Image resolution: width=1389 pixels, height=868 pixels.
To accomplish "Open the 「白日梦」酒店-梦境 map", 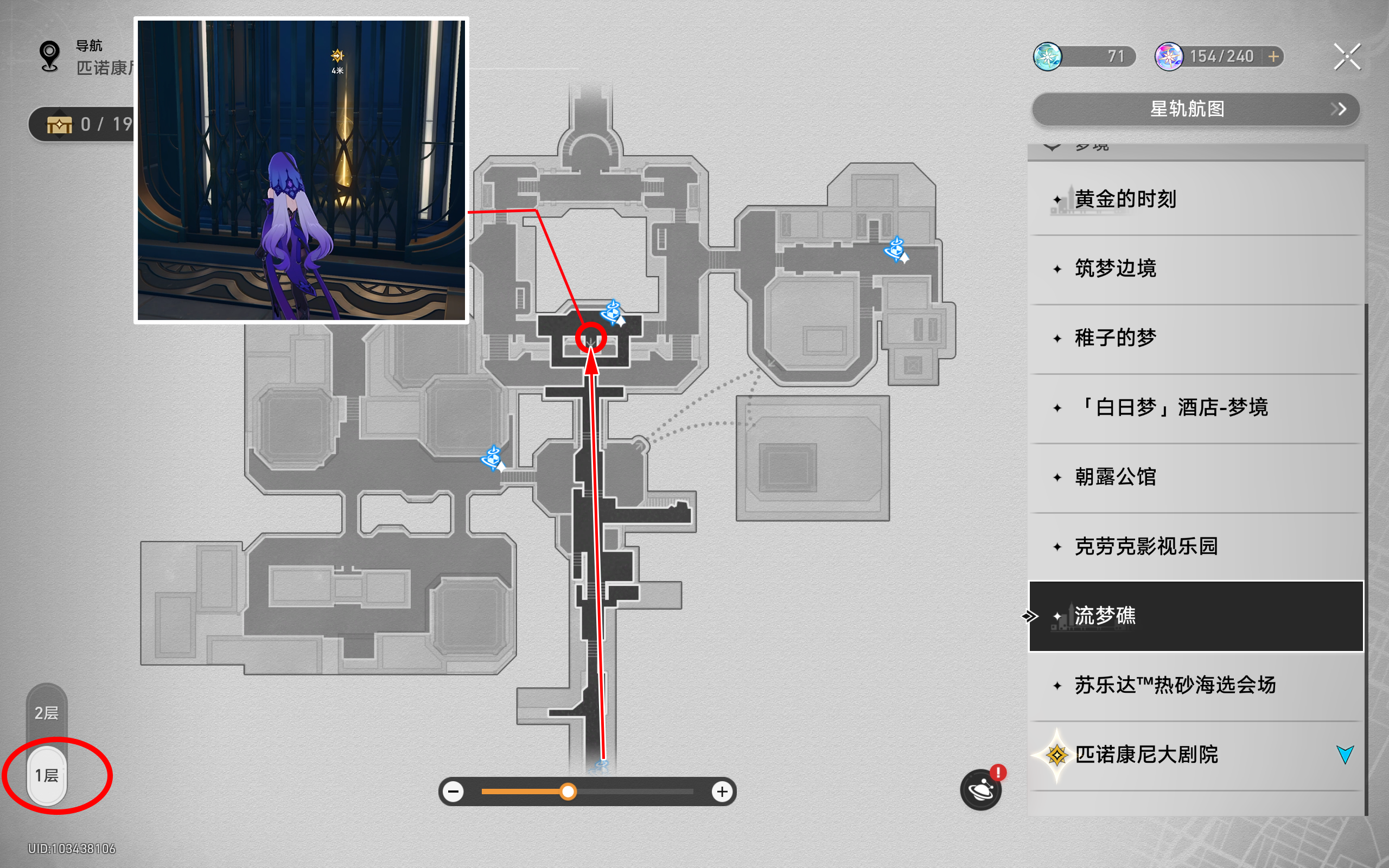I will tap(1195, 407).
